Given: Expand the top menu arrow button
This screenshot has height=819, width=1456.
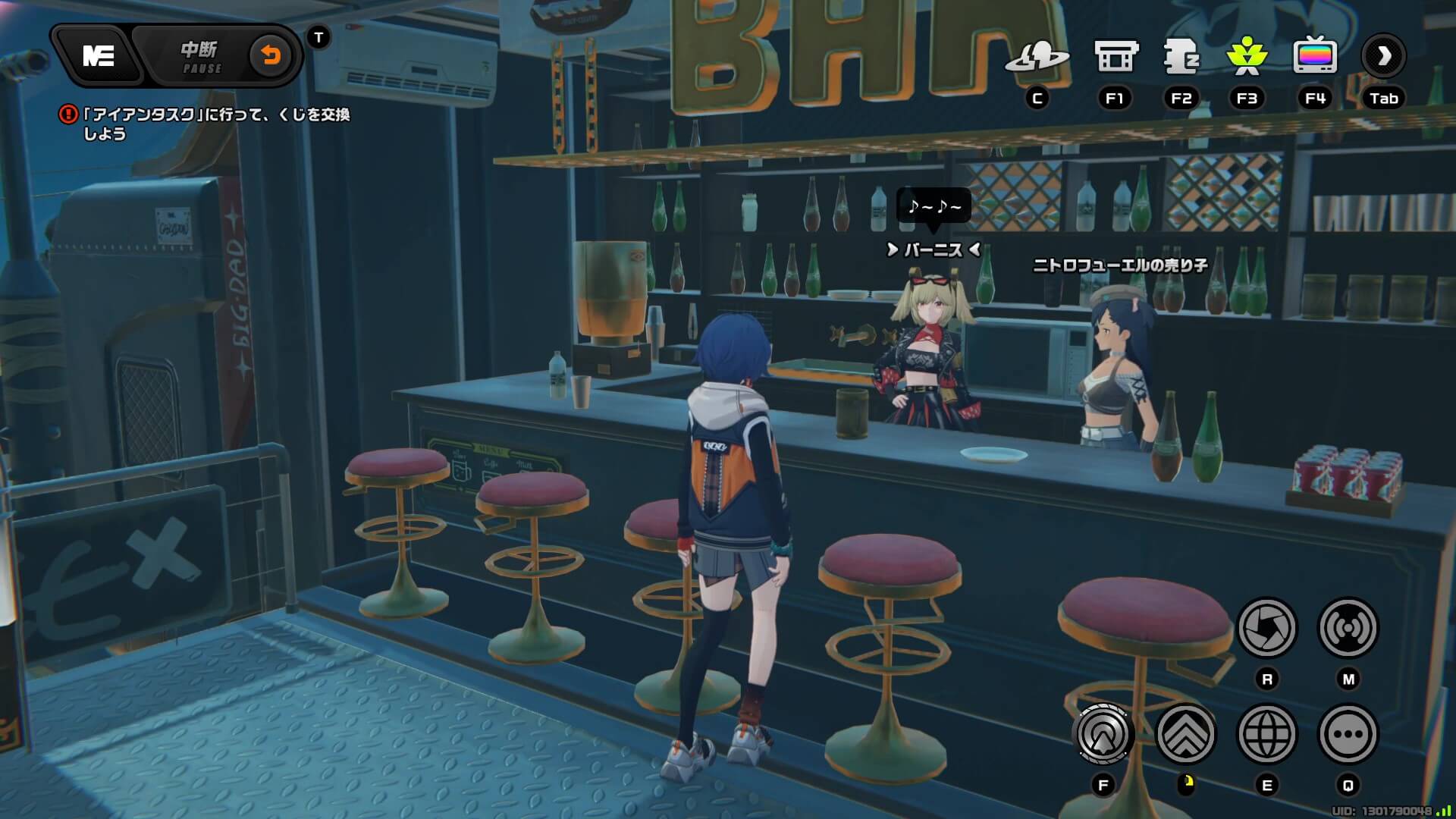Looking at the screenshot, I should pyautogui.click(x=1383, y=55).
